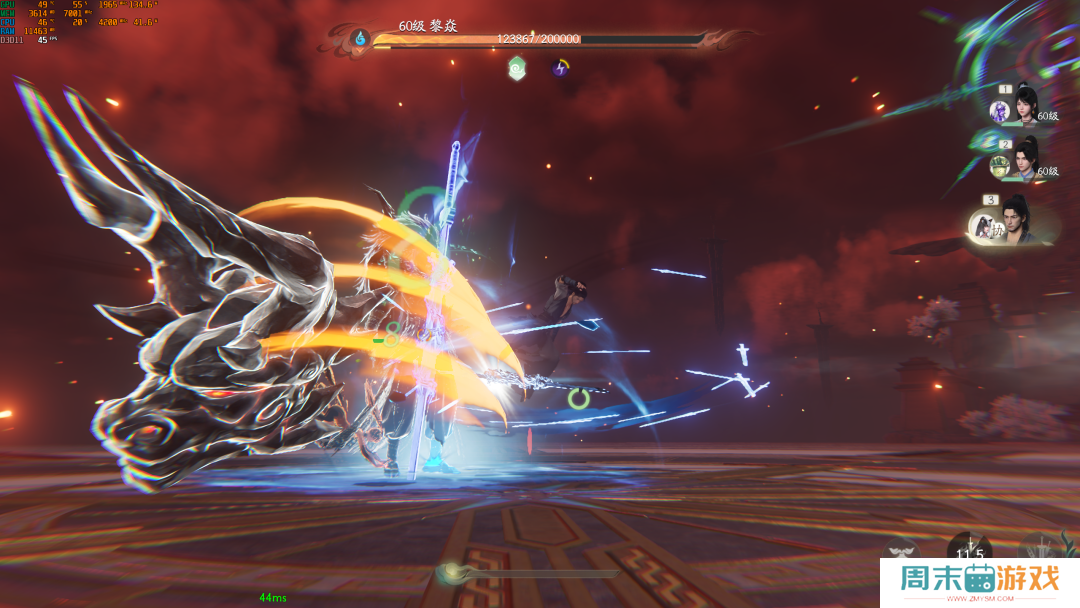Select the highlighted third party member

[x=1017, y=222]
